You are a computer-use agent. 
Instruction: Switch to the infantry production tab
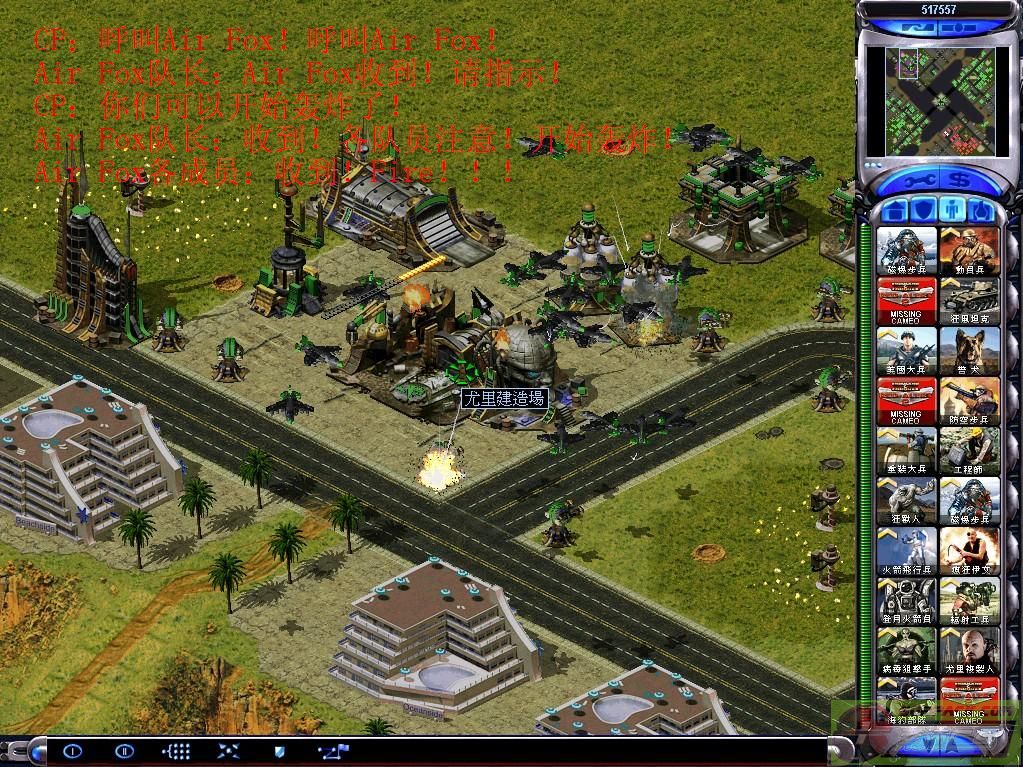click(953, 211)
